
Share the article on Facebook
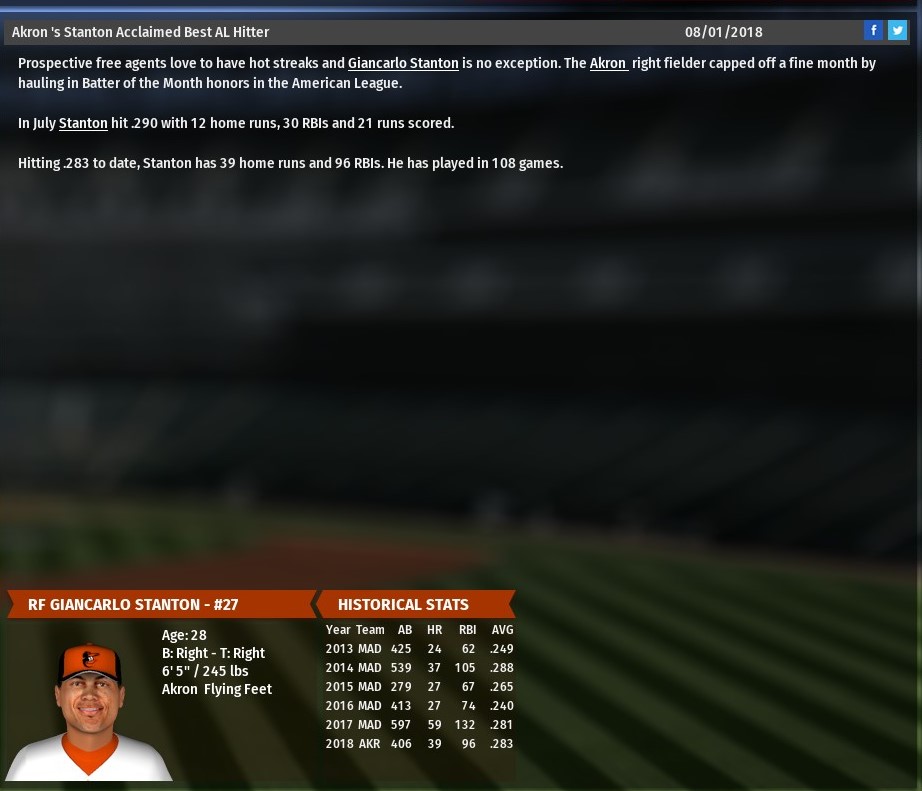(x=873, y=31)
